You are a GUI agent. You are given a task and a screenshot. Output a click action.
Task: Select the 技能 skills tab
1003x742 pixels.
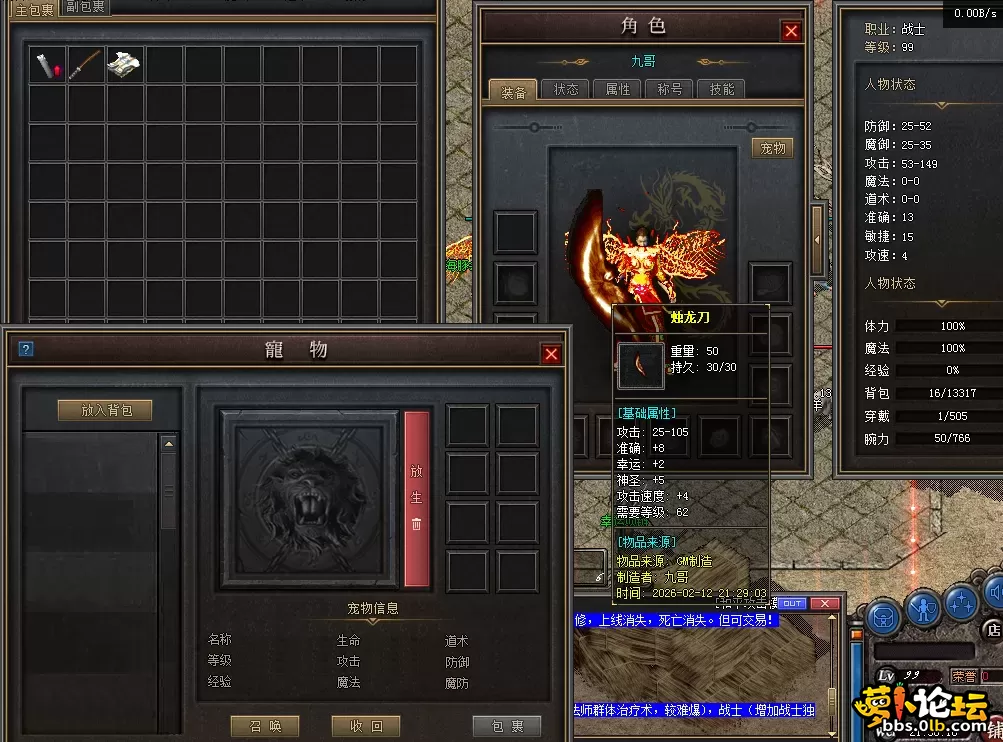tap(722, 90)
